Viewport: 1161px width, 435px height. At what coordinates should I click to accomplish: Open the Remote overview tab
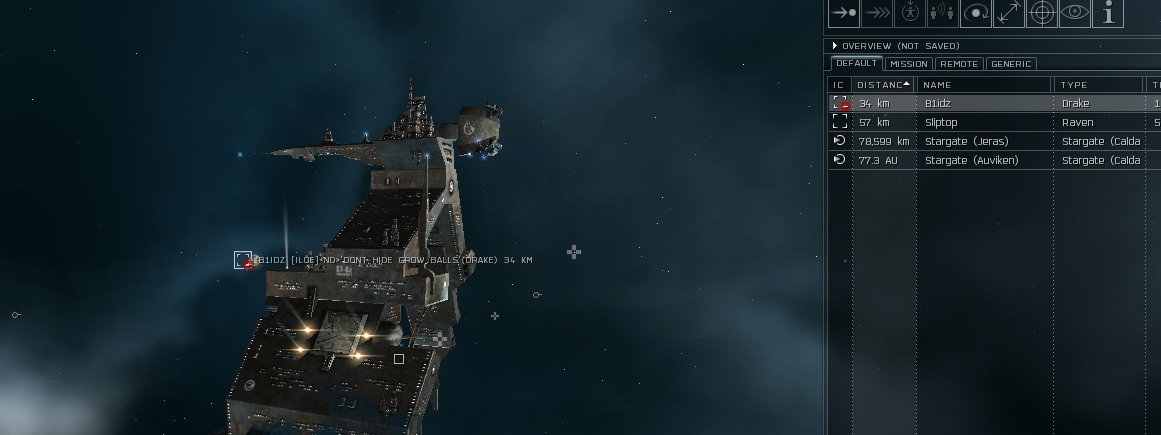959,64
